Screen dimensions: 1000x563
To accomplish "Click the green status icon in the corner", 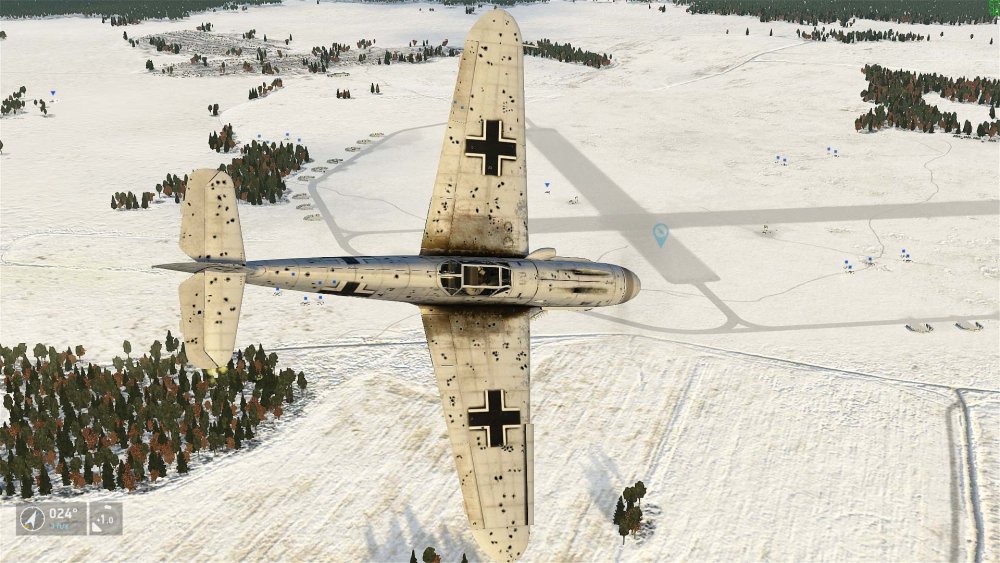I will (x=994, y=6).
